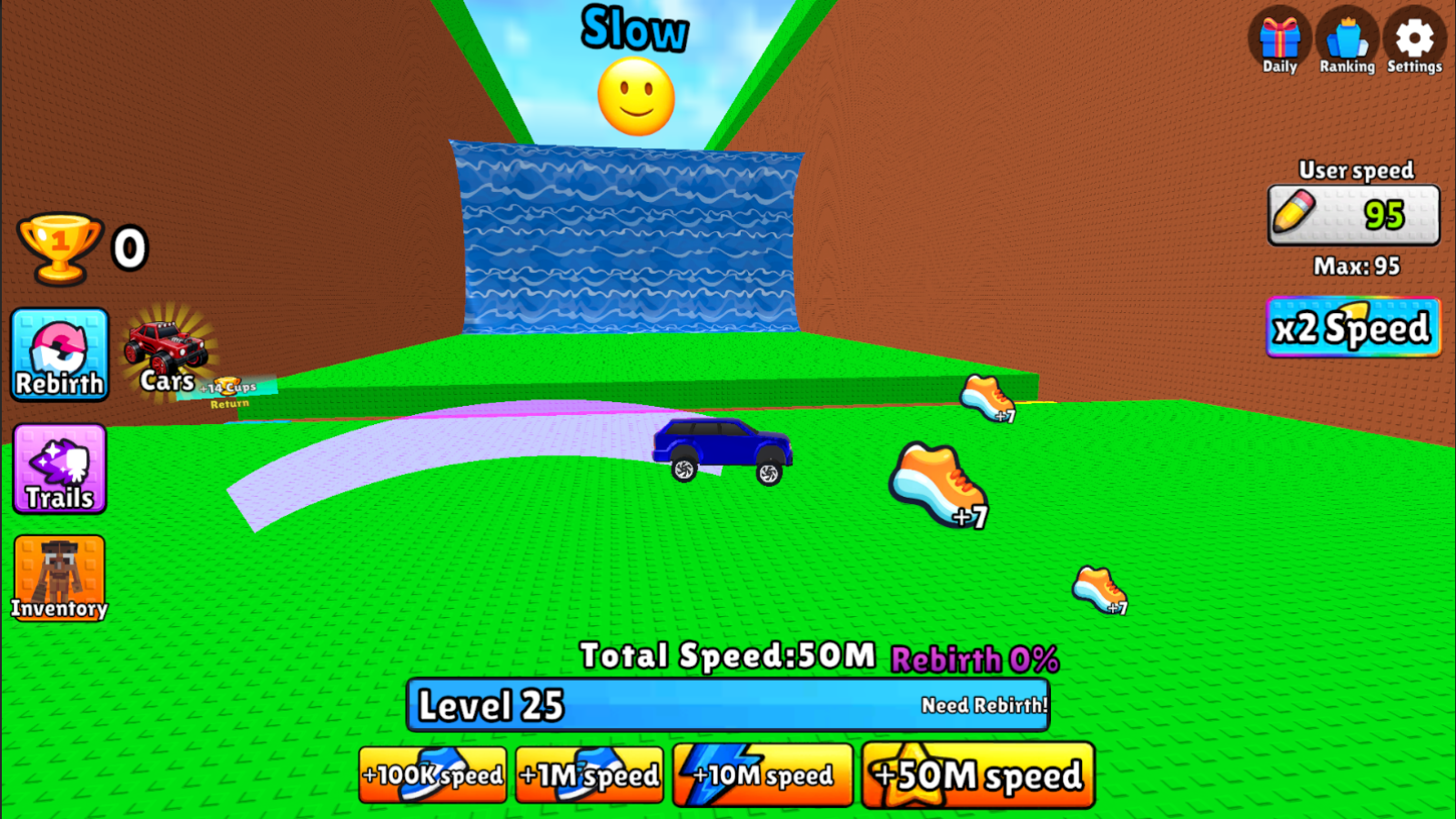
Task: Open the Daily rewards gift icon
Action: coord(1279,38)
